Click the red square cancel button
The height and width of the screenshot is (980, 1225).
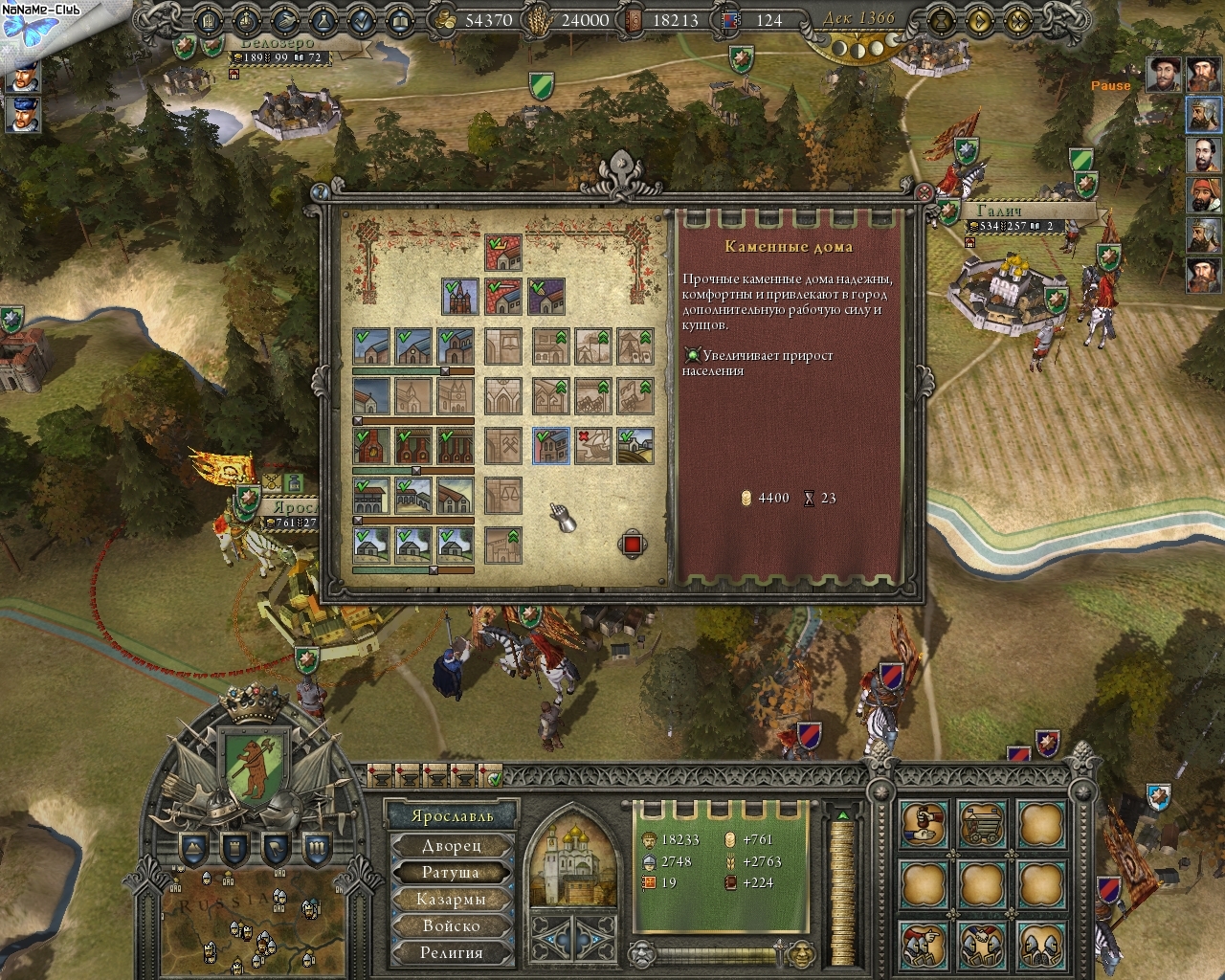click(x=632, y=545)
